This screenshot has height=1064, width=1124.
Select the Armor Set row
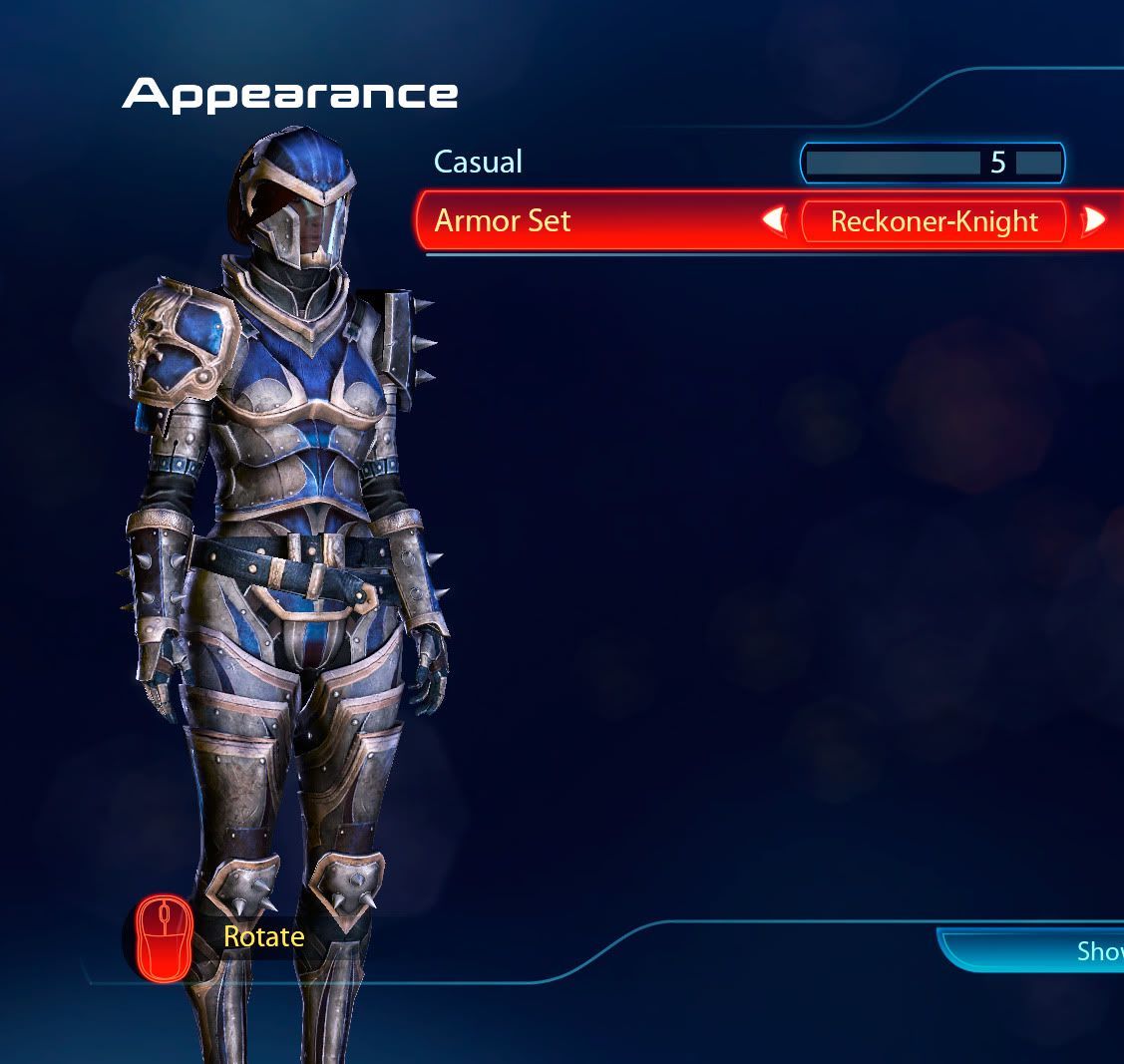(504, 220)
